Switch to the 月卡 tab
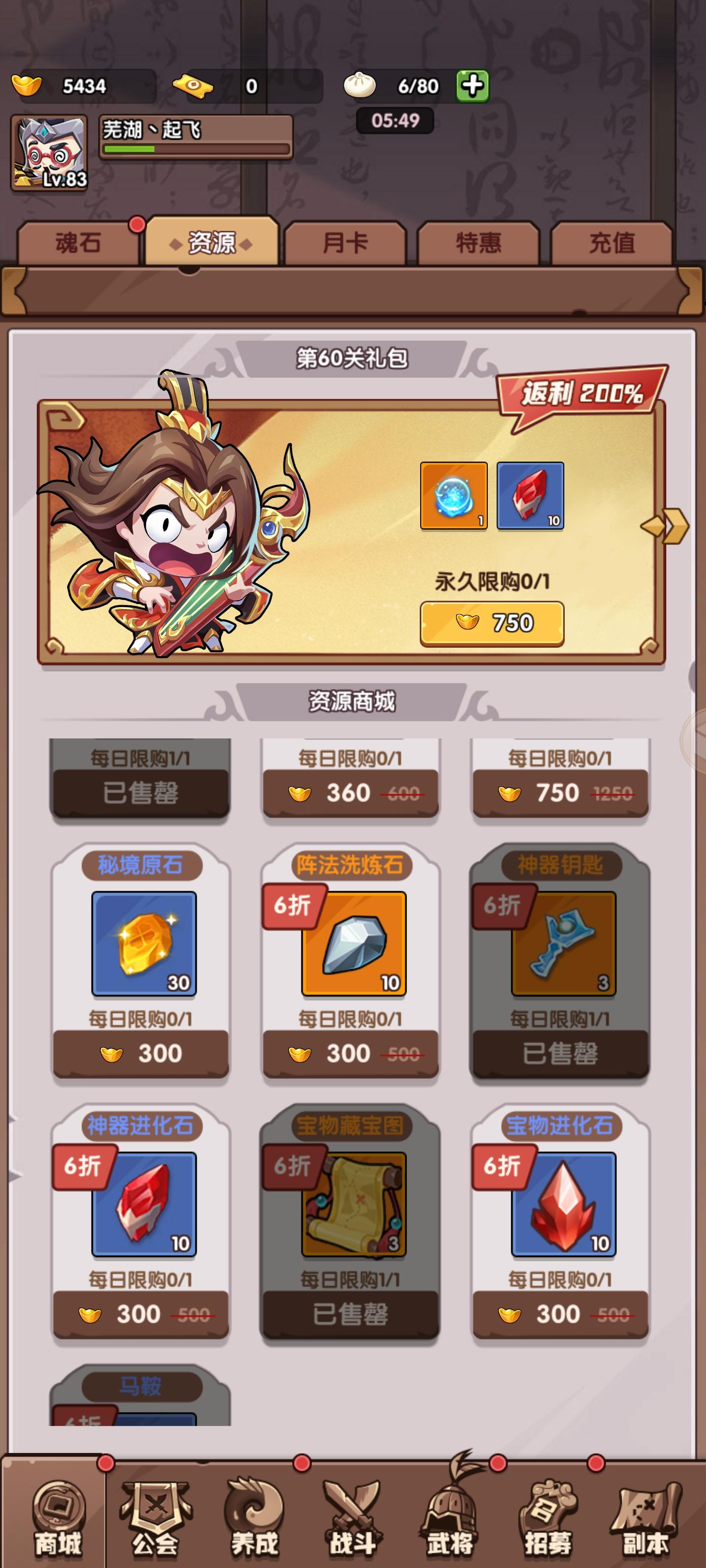The image size is (706, 1568). pos(347,242)
